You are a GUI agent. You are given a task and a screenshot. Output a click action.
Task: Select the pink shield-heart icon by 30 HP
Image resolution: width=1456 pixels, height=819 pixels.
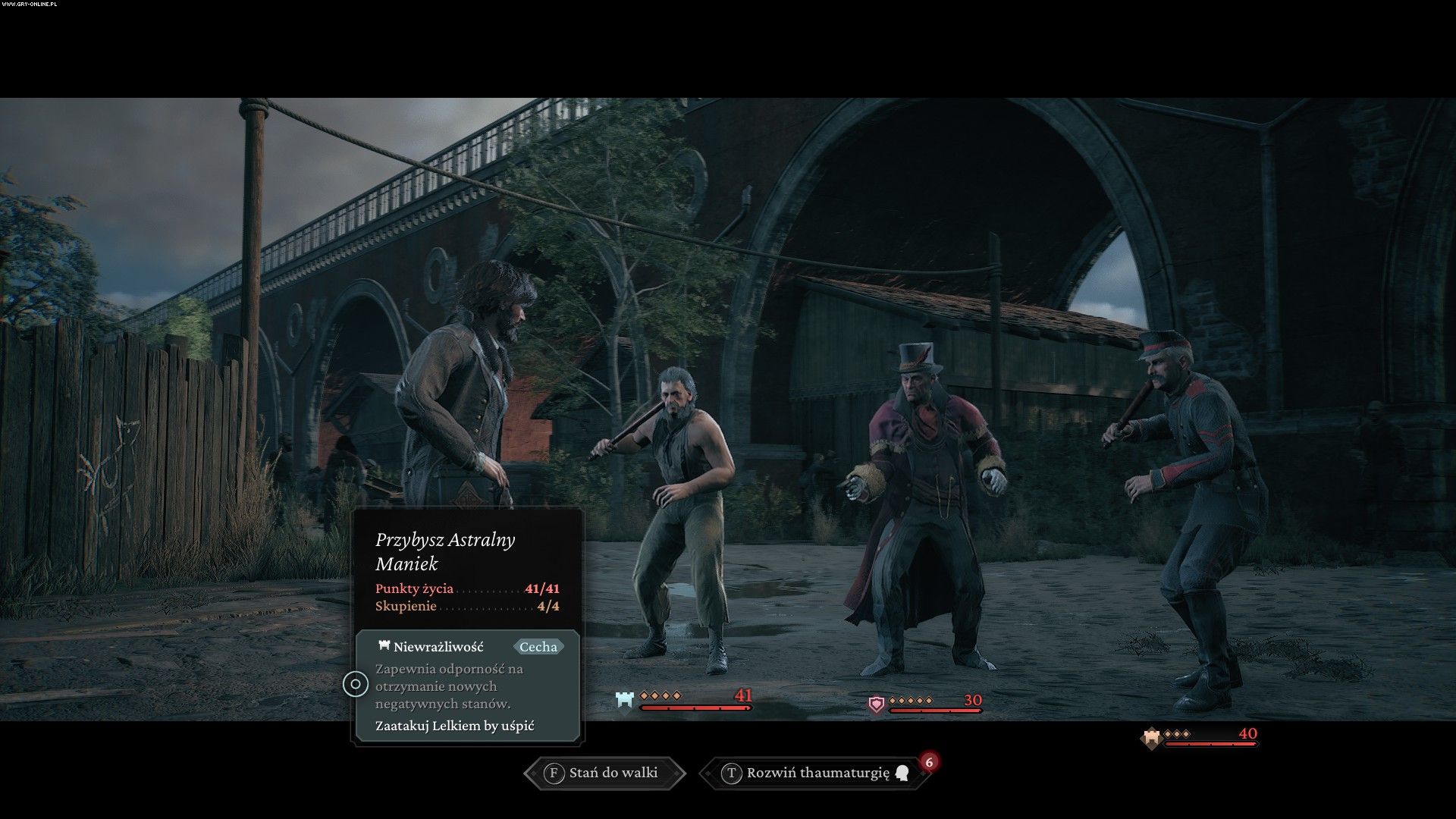(877, 704)
